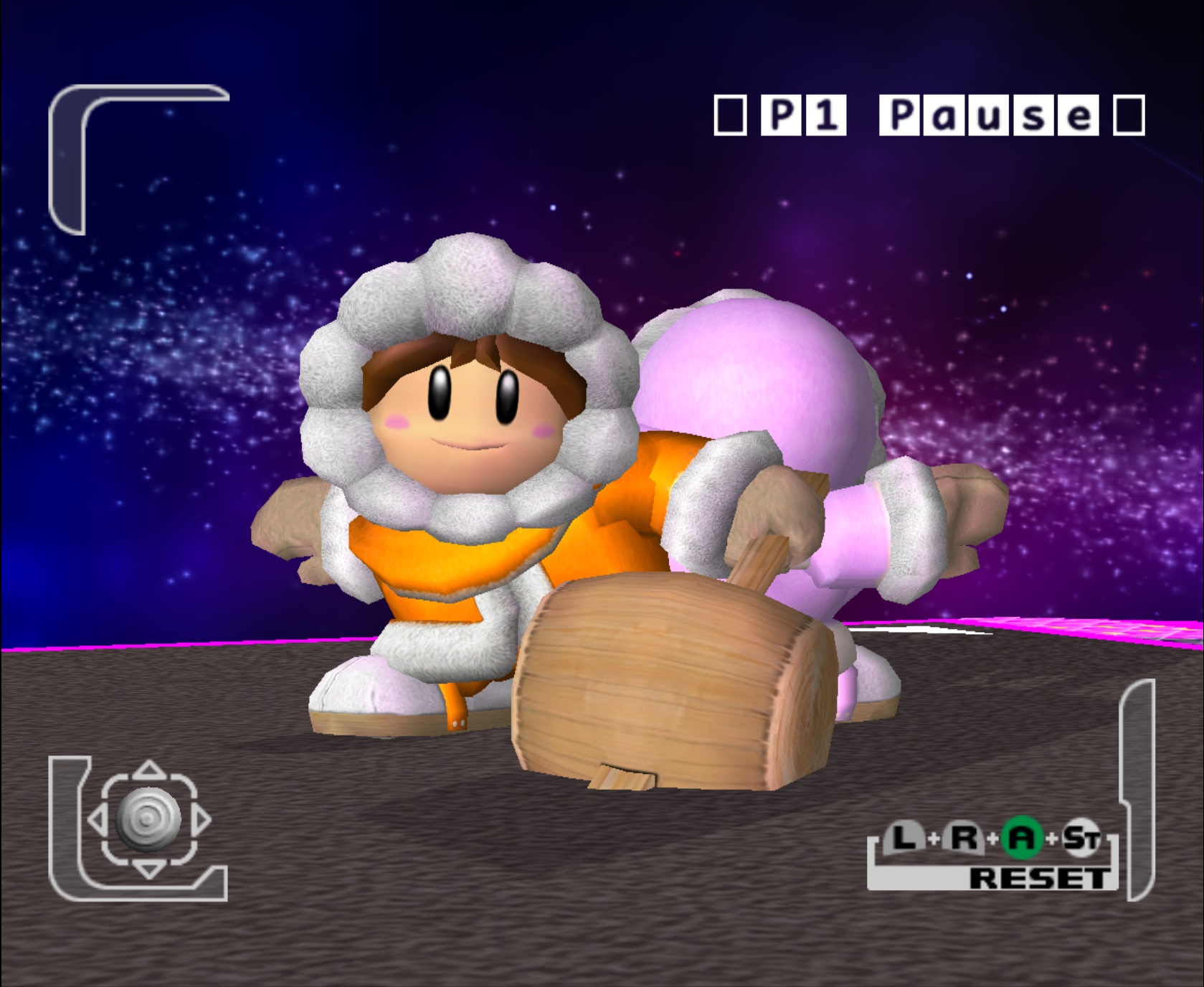1204x987 pixels.
Task: Click the control stick icon in camera diagram
Action: click(x=148, y=819)
